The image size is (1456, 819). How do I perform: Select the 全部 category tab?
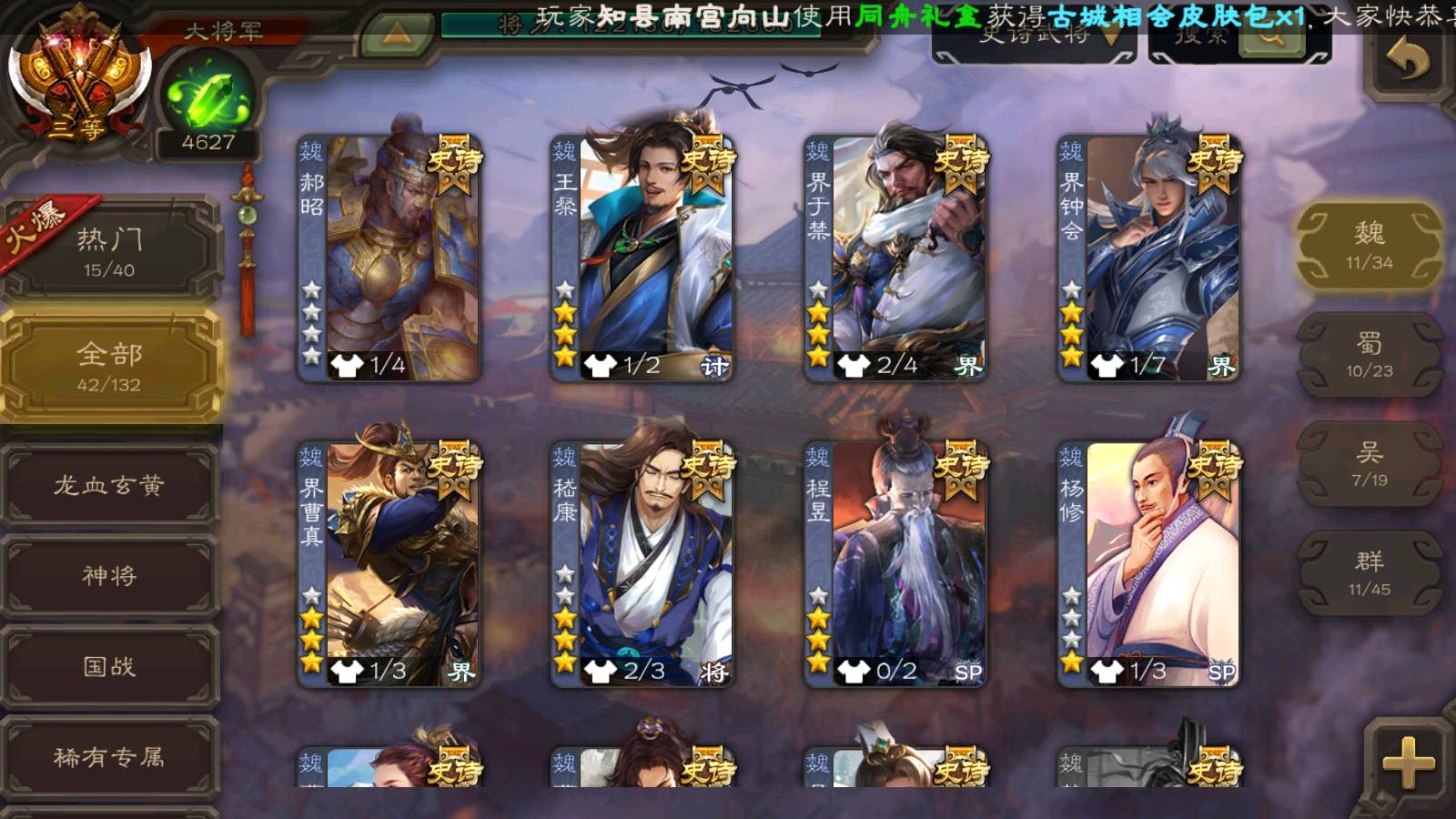pyautogui.click(x=109, y=366)
